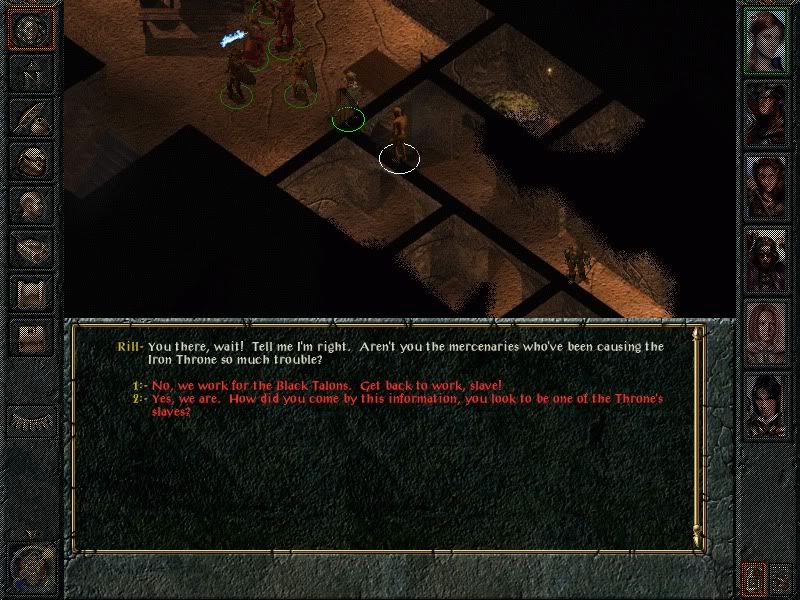Select the first party member portrait
This screenshot has width=800, height=600.
pos(767,42)
